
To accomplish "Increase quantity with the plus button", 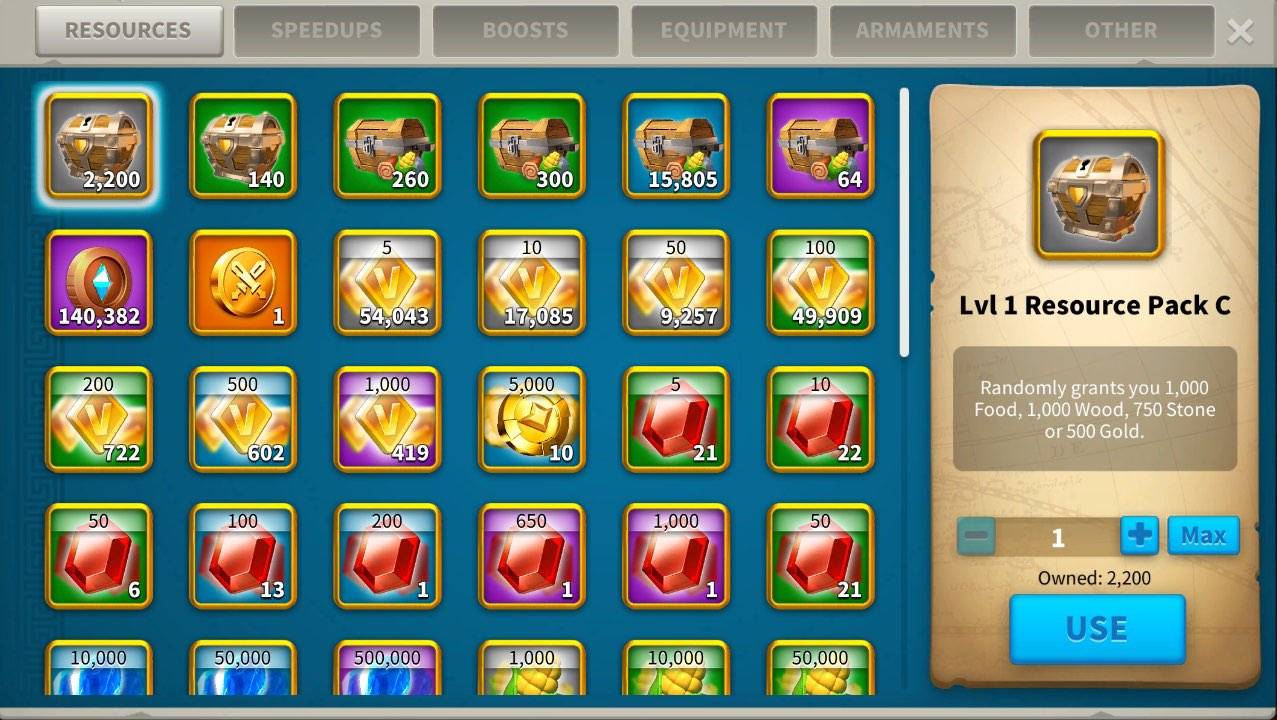I will coord(1139,536).
